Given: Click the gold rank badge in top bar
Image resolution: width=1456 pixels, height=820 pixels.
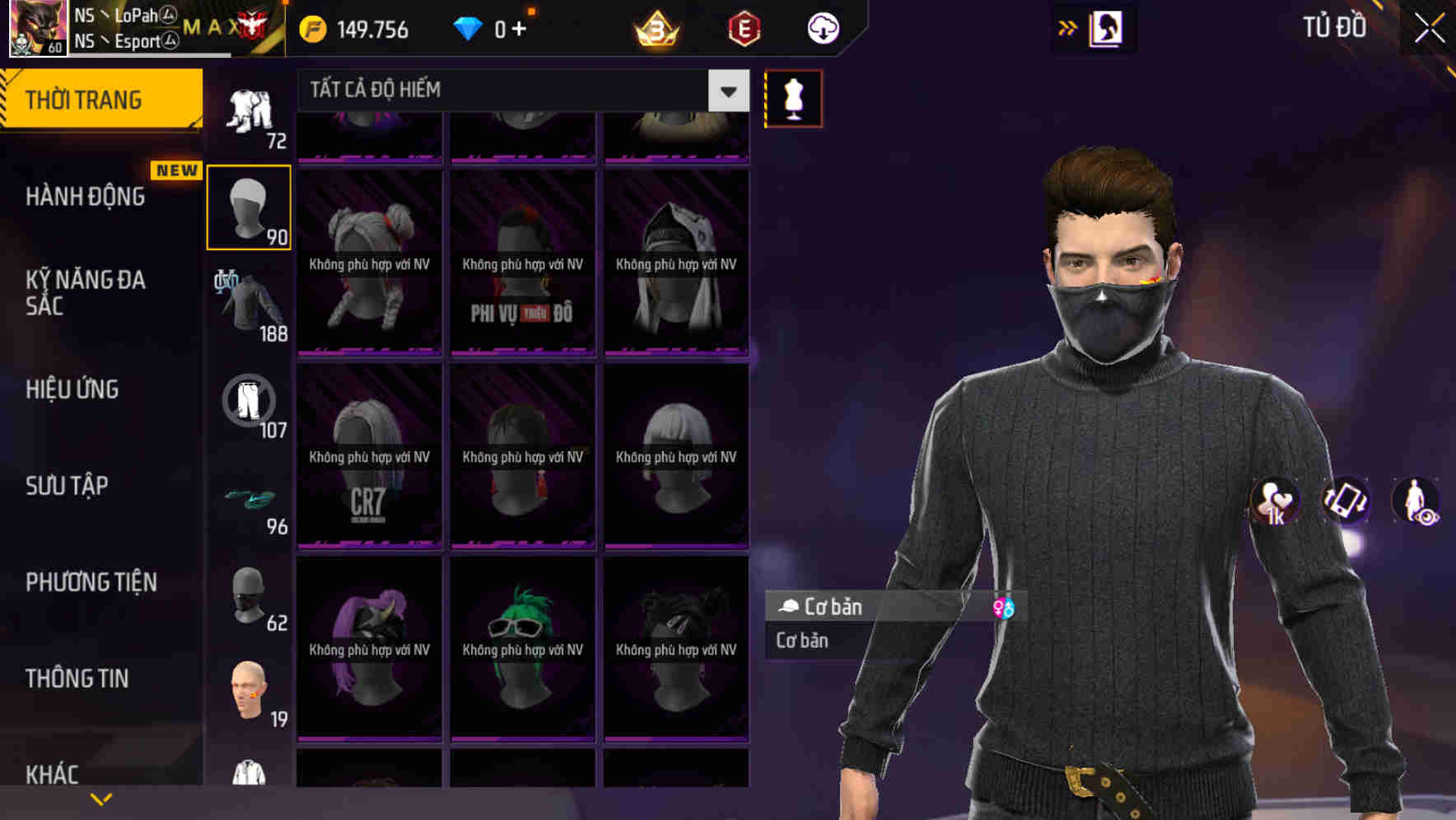Looking at the screenshot, I should (653, 30).
